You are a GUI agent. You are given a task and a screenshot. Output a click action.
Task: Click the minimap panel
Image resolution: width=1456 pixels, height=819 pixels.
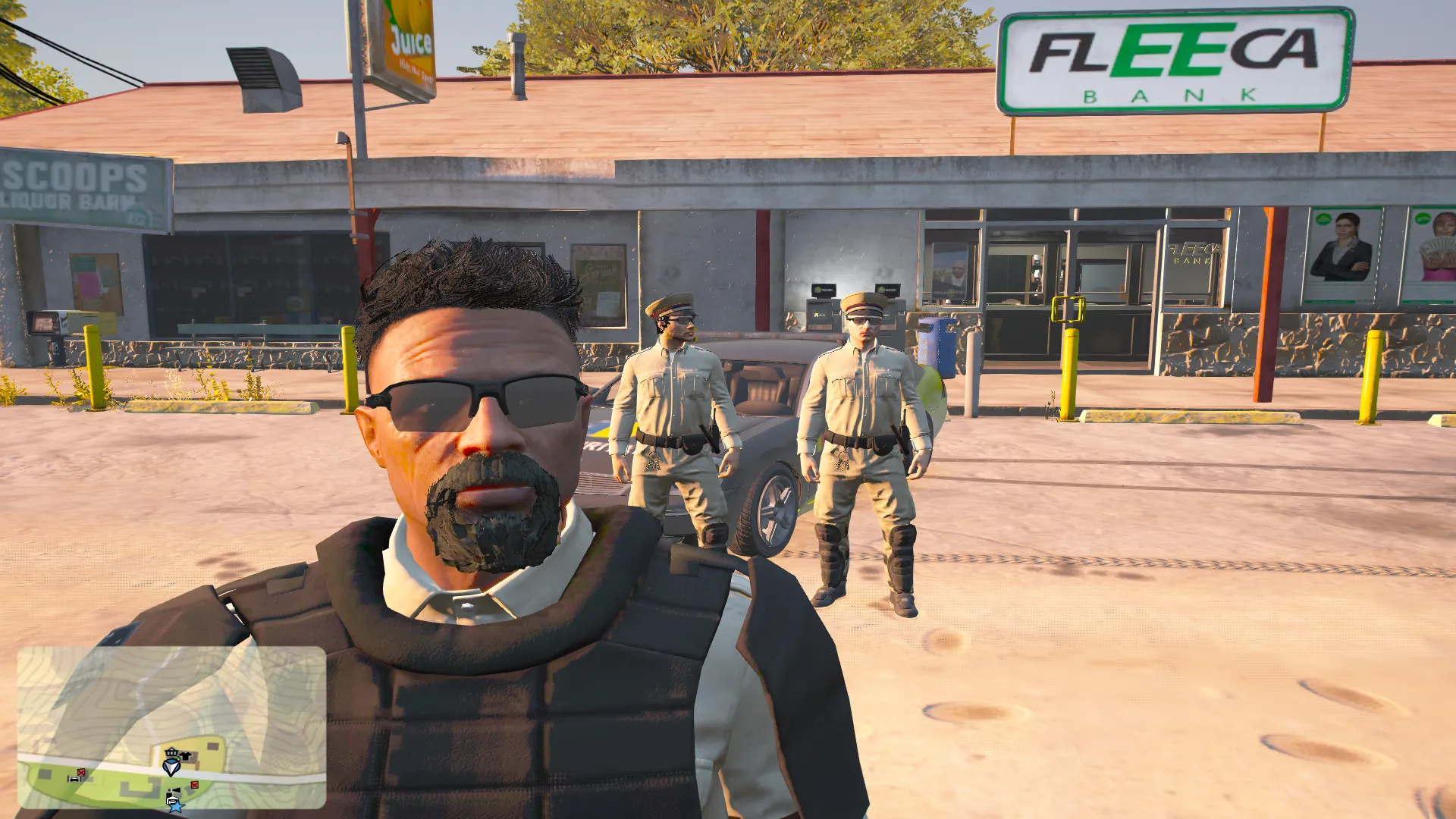[171, 726]
